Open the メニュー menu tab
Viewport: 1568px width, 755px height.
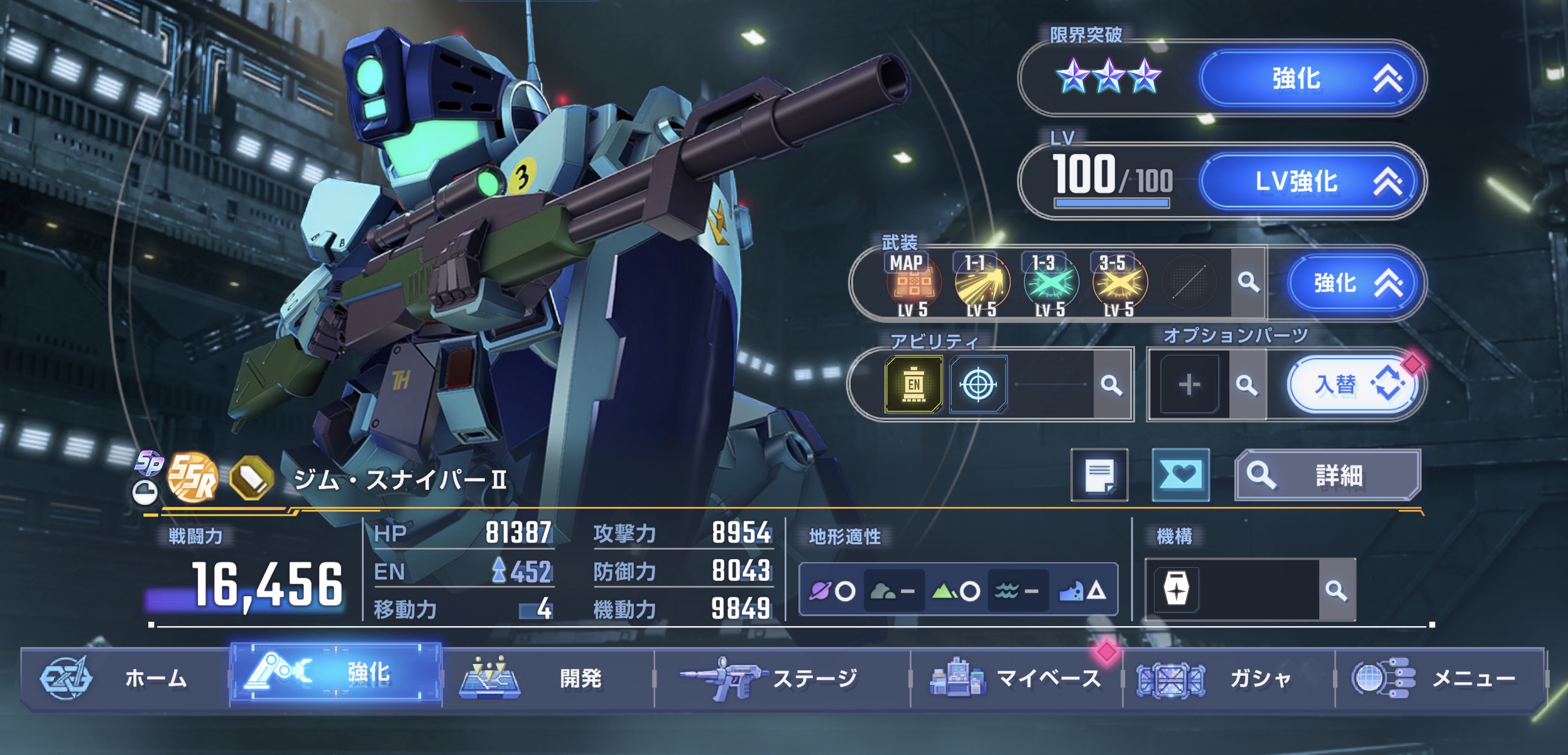1440,678
